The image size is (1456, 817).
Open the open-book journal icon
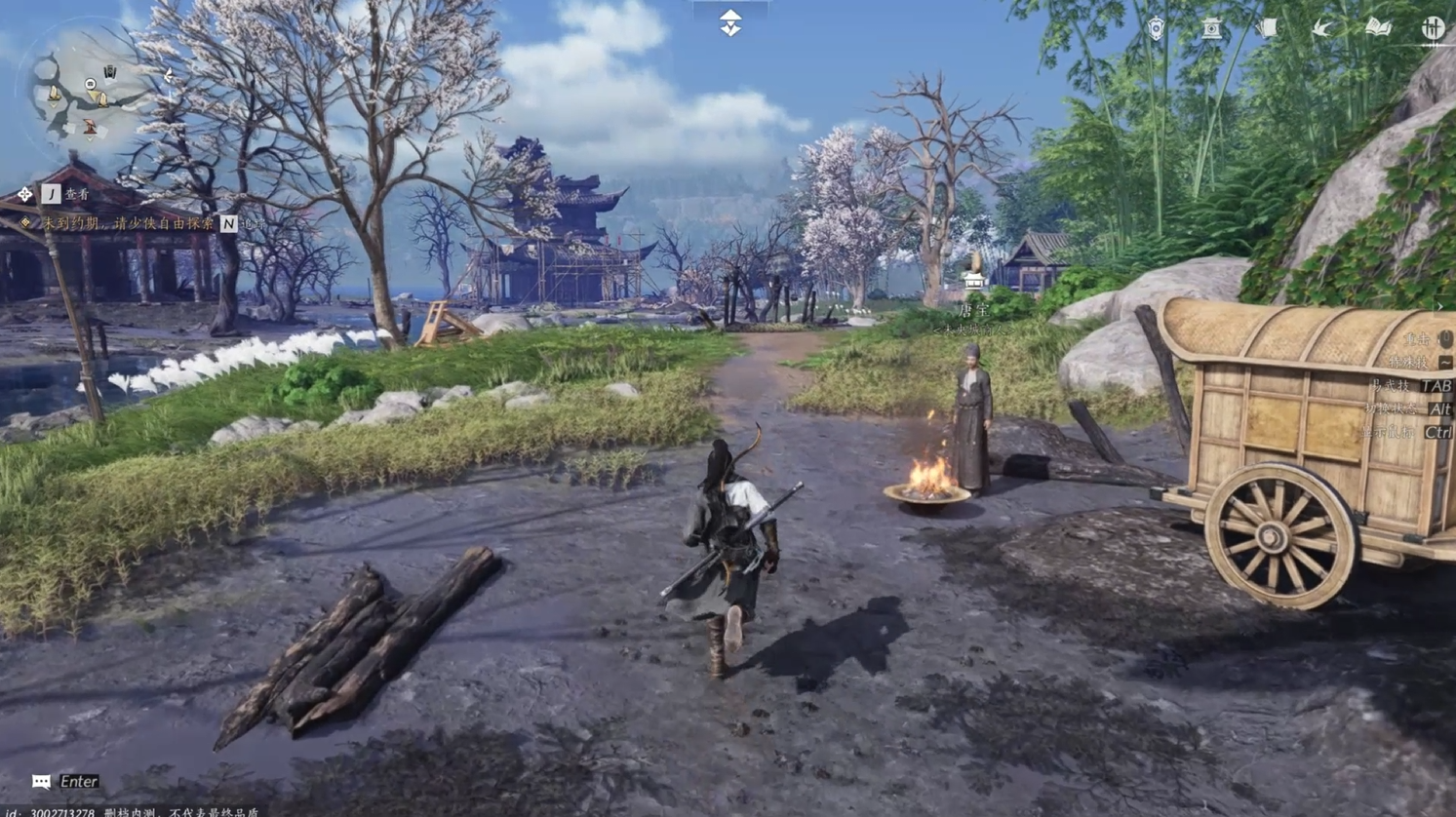1377,28
